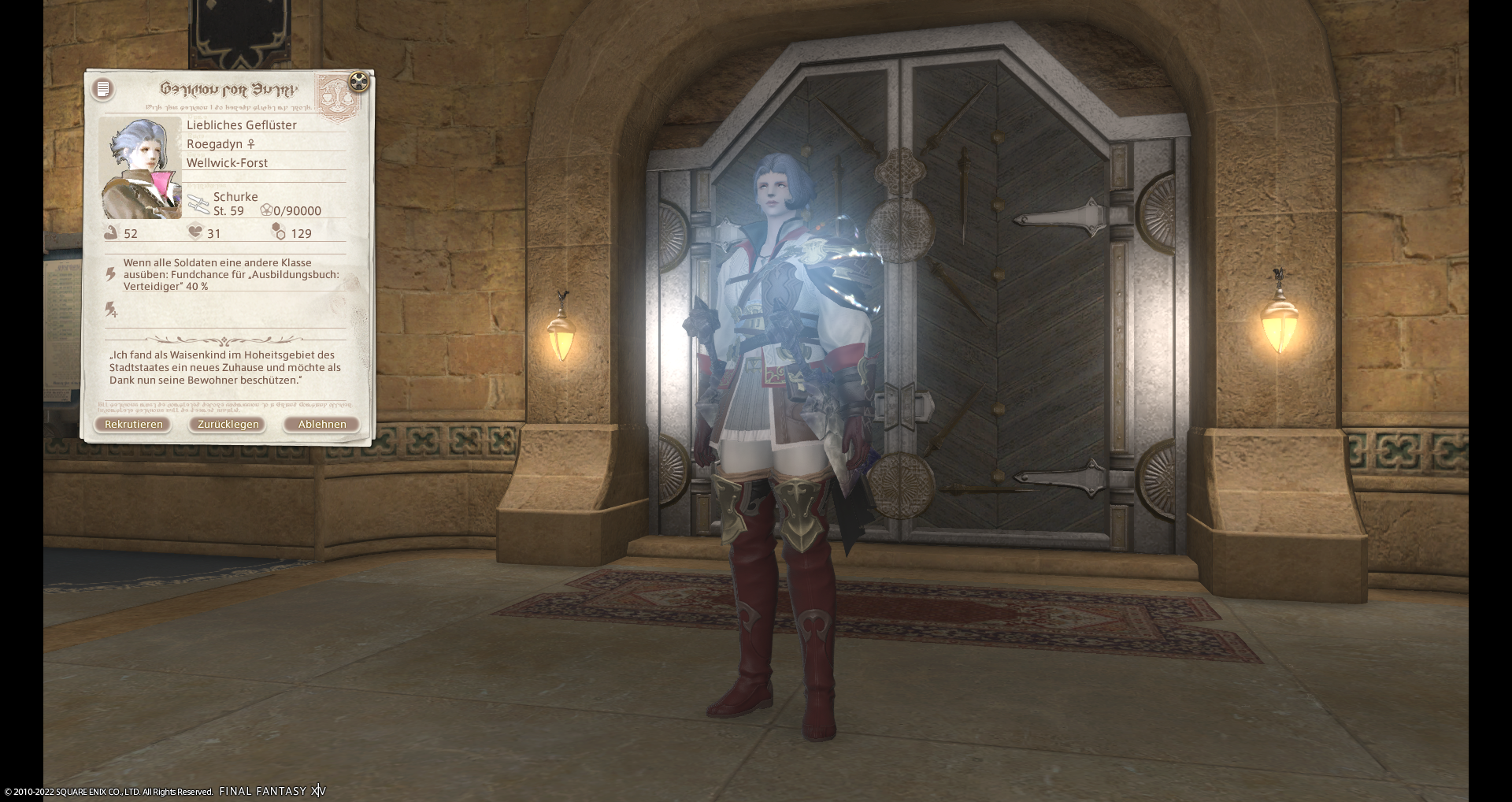1512x802 pixels.
Task: Choose Zurücklegen to postpone the application
Action: (x=228, y=425)
